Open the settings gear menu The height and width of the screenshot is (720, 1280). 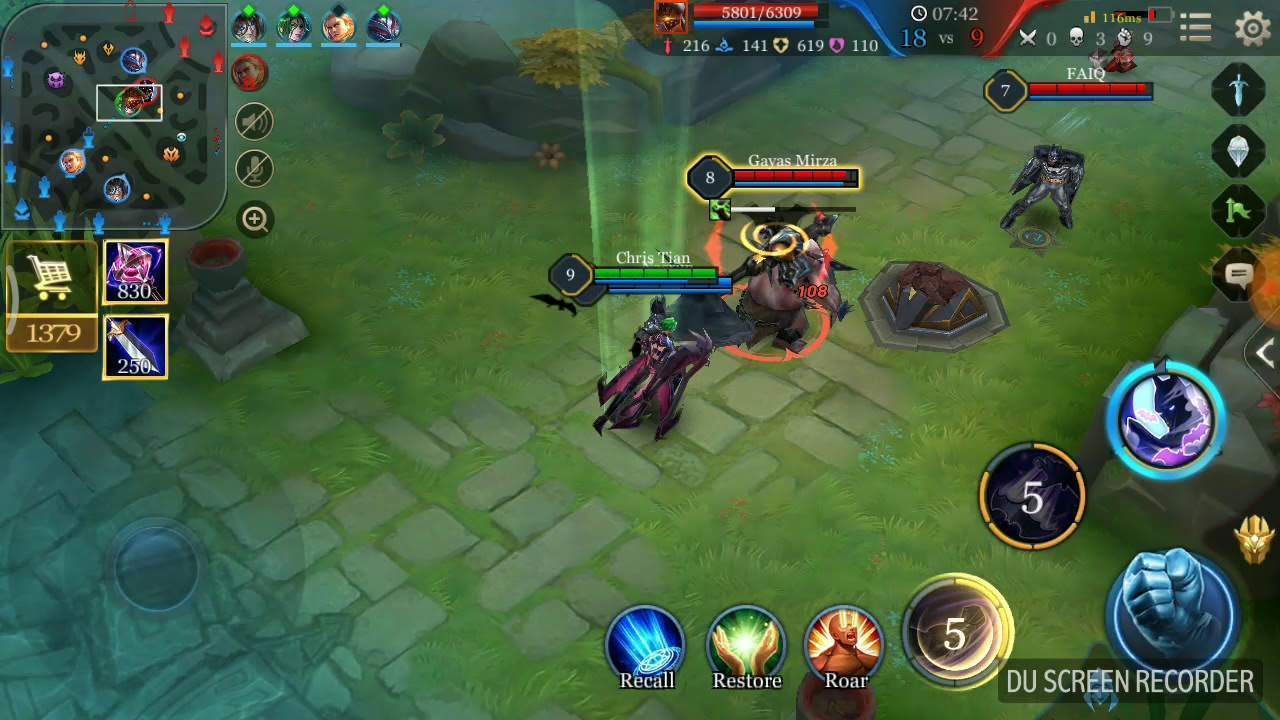(1252, 28)
